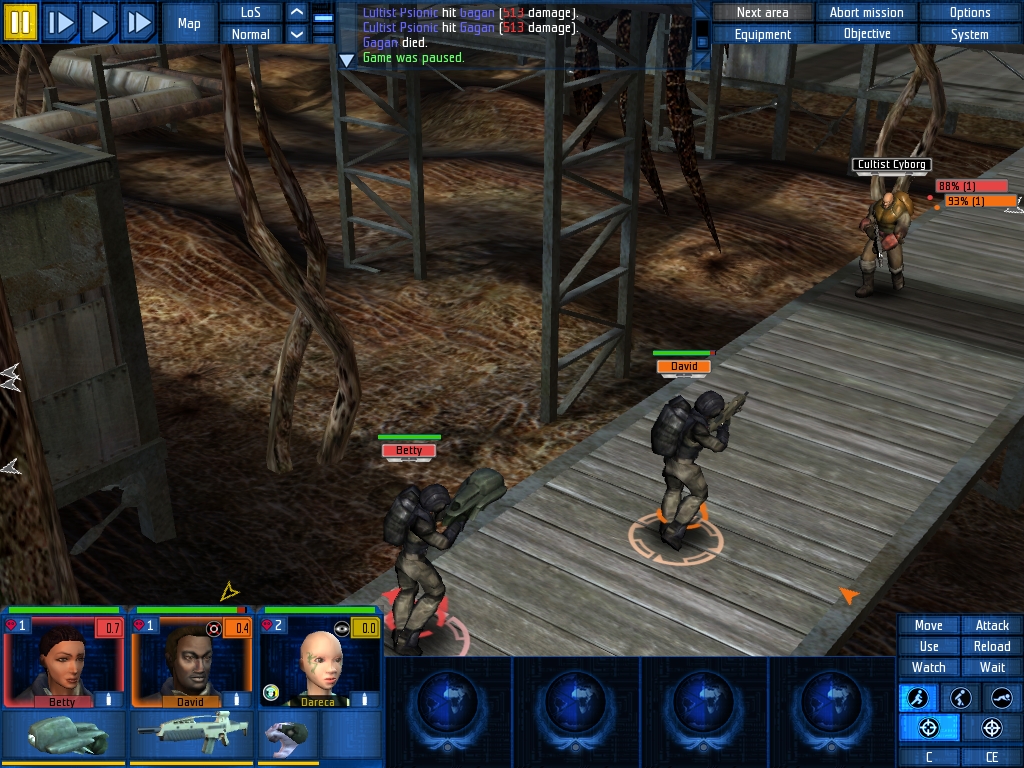Choose the Use command
Viewport: 1024px width, 768px height.
pos(928,646)
